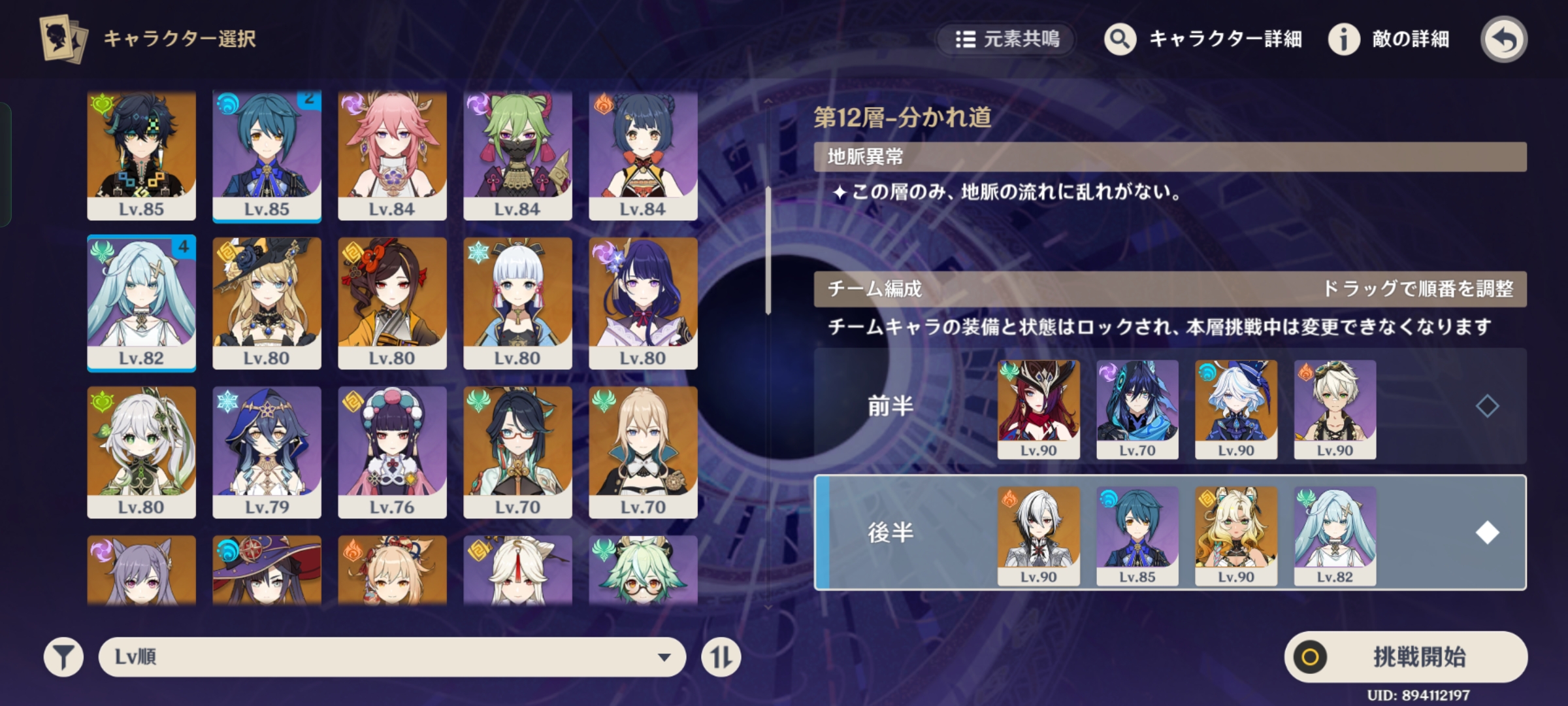Click the Lv.90 pyro member in 後半 team
The width and height of the screenshot is (1568, 706).
coord(1038,535)
